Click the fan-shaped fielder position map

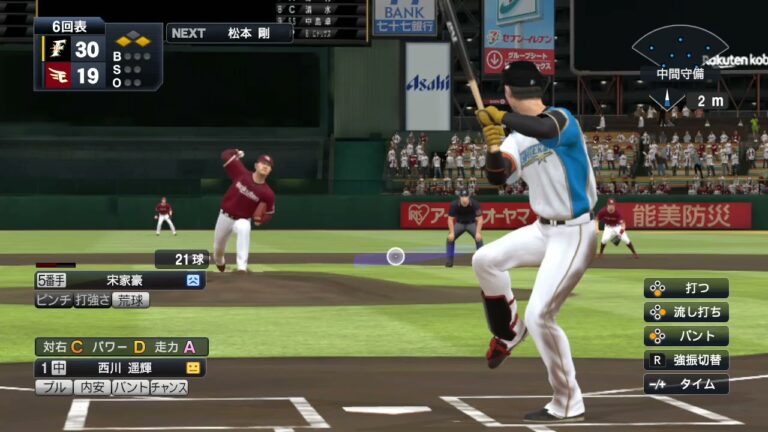(x=680, y=47)
